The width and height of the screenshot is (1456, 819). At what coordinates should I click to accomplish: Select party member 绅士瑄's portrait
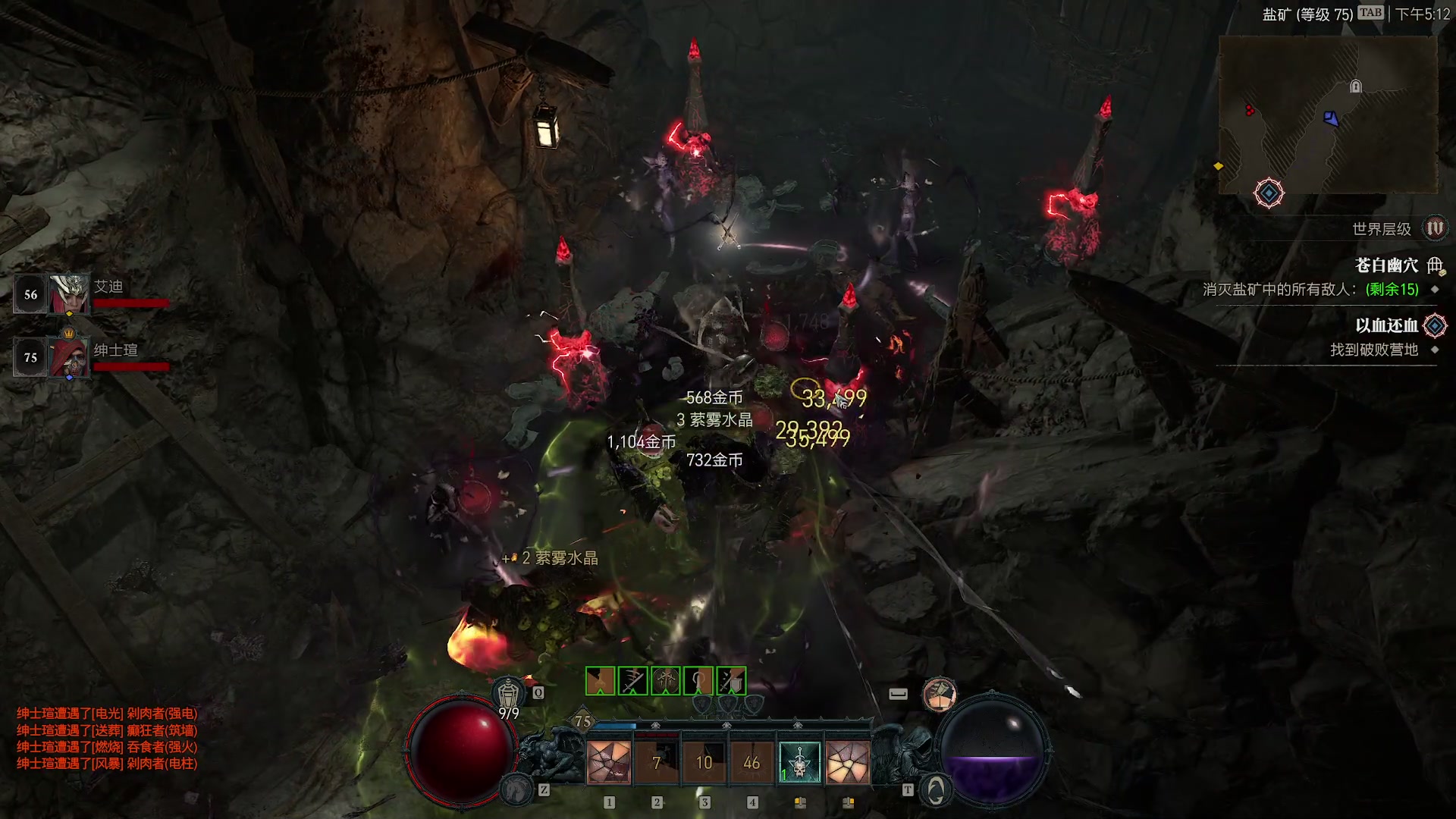tap(68, 357)
